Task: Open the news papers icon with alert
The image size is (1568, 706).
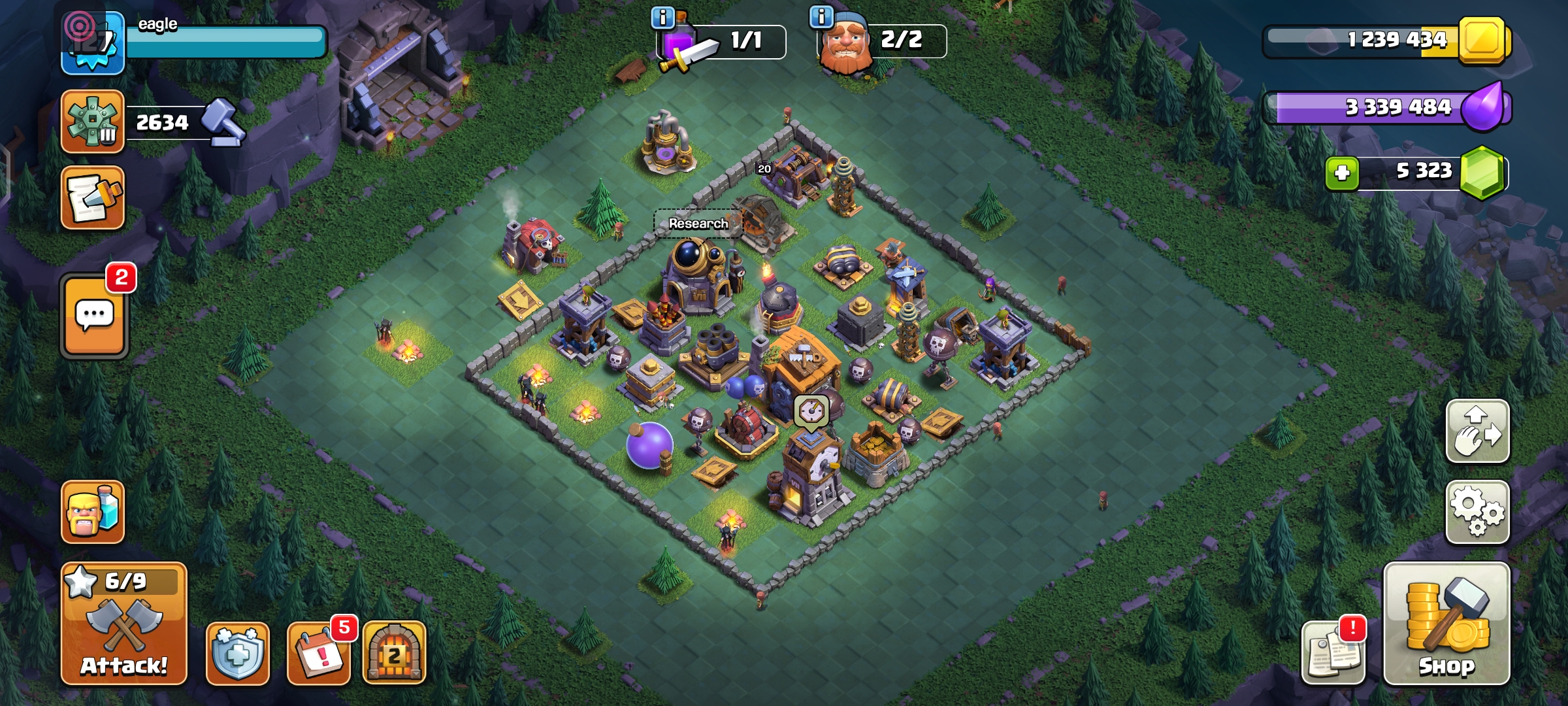Action: click(x=1333, y=653)
